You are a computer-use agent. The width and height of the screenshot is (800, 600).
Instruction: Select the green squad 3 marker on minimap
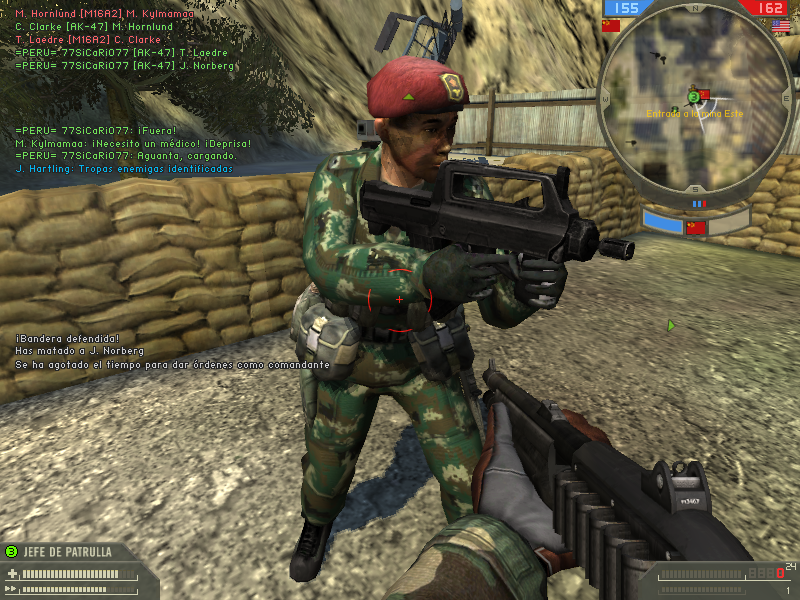point(692,97)
